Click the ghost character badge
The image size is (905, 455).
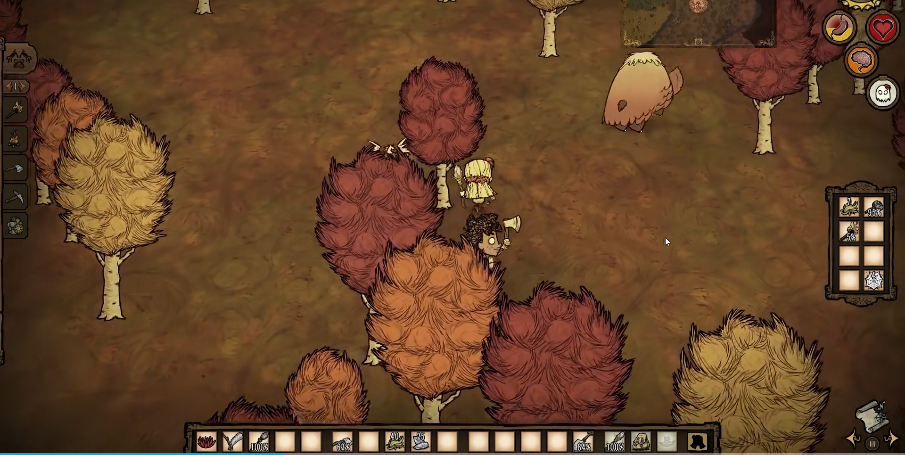point(882,94)
